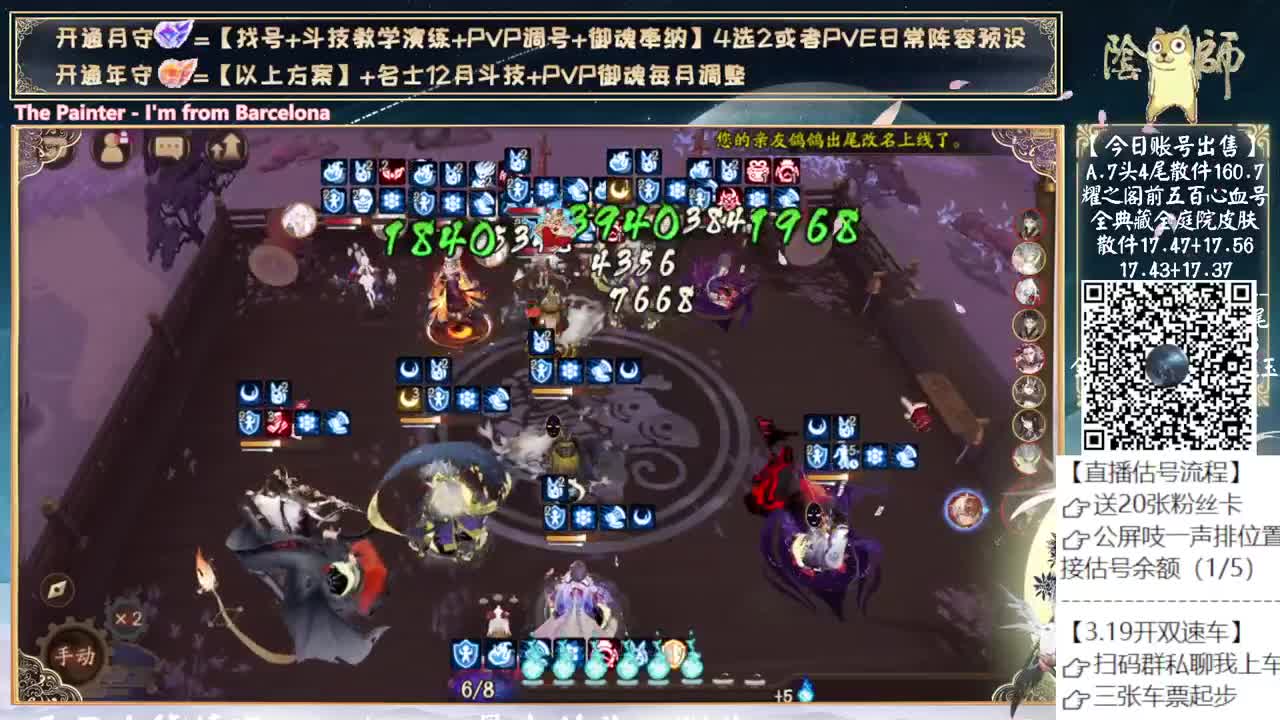Cast the blue shield protection skill
This screenshot has height=720, width=1280.
pyautogui.click(x=463, y=655)
